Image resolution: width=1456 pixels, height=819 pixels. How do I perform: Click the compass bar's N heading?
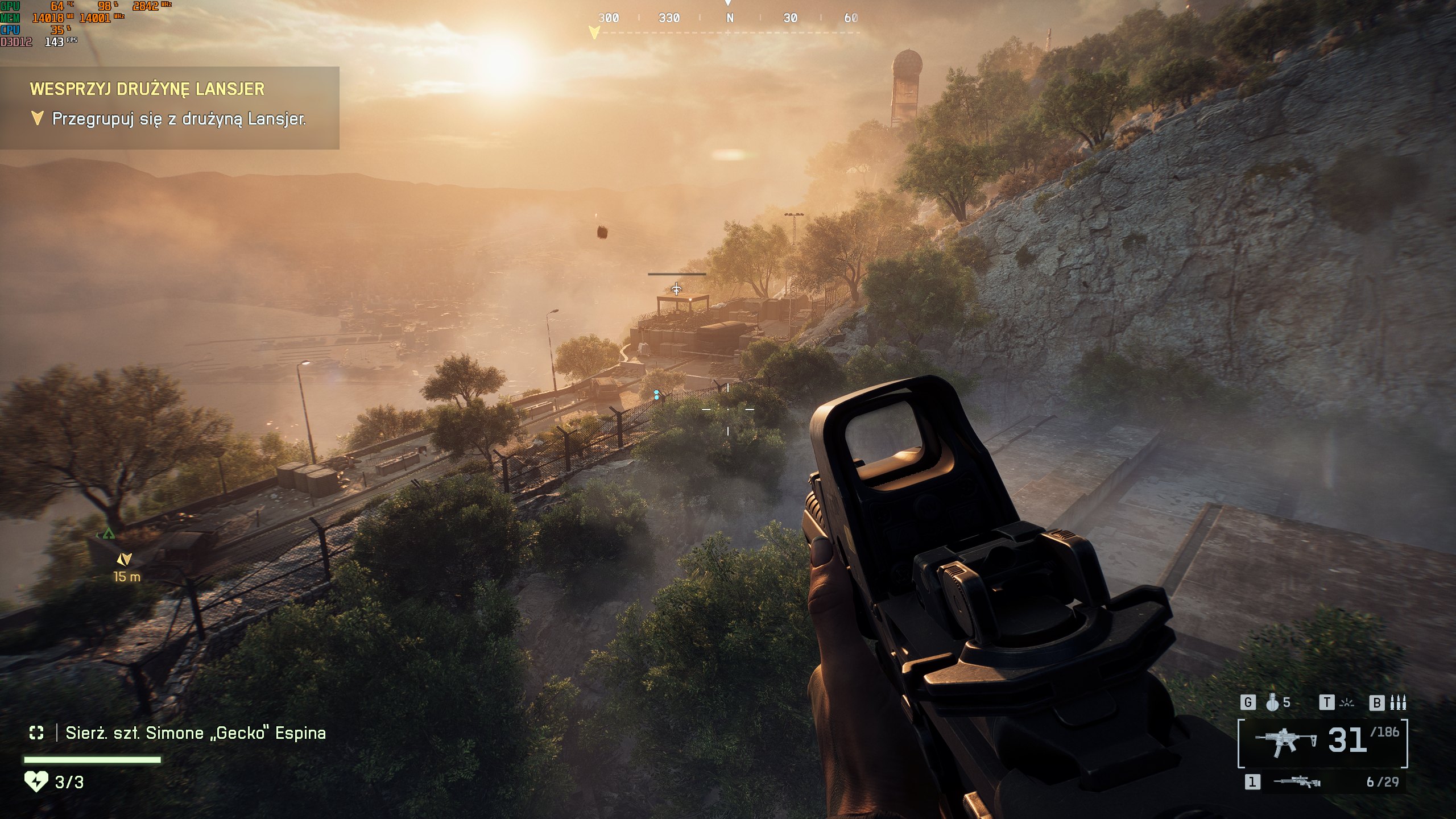pos(730,18)
